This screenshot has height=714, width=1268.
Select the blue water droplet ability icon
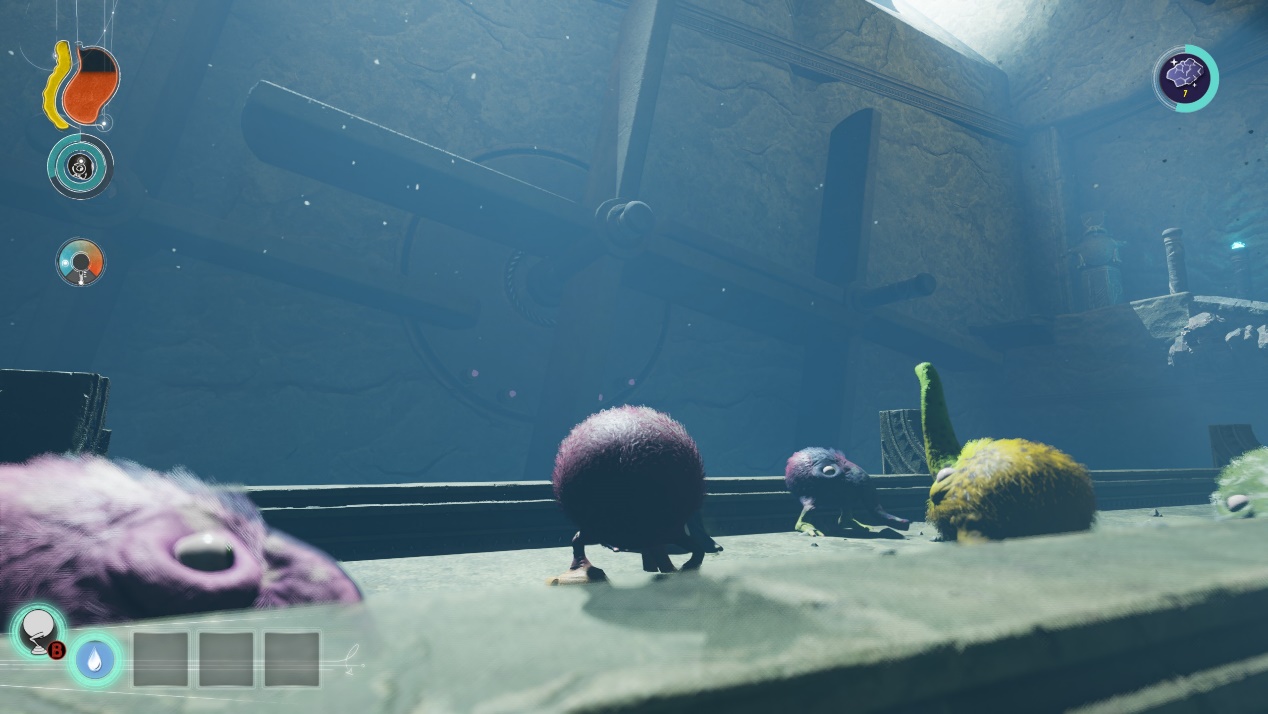pyautogui.click(x=95, y=659)
